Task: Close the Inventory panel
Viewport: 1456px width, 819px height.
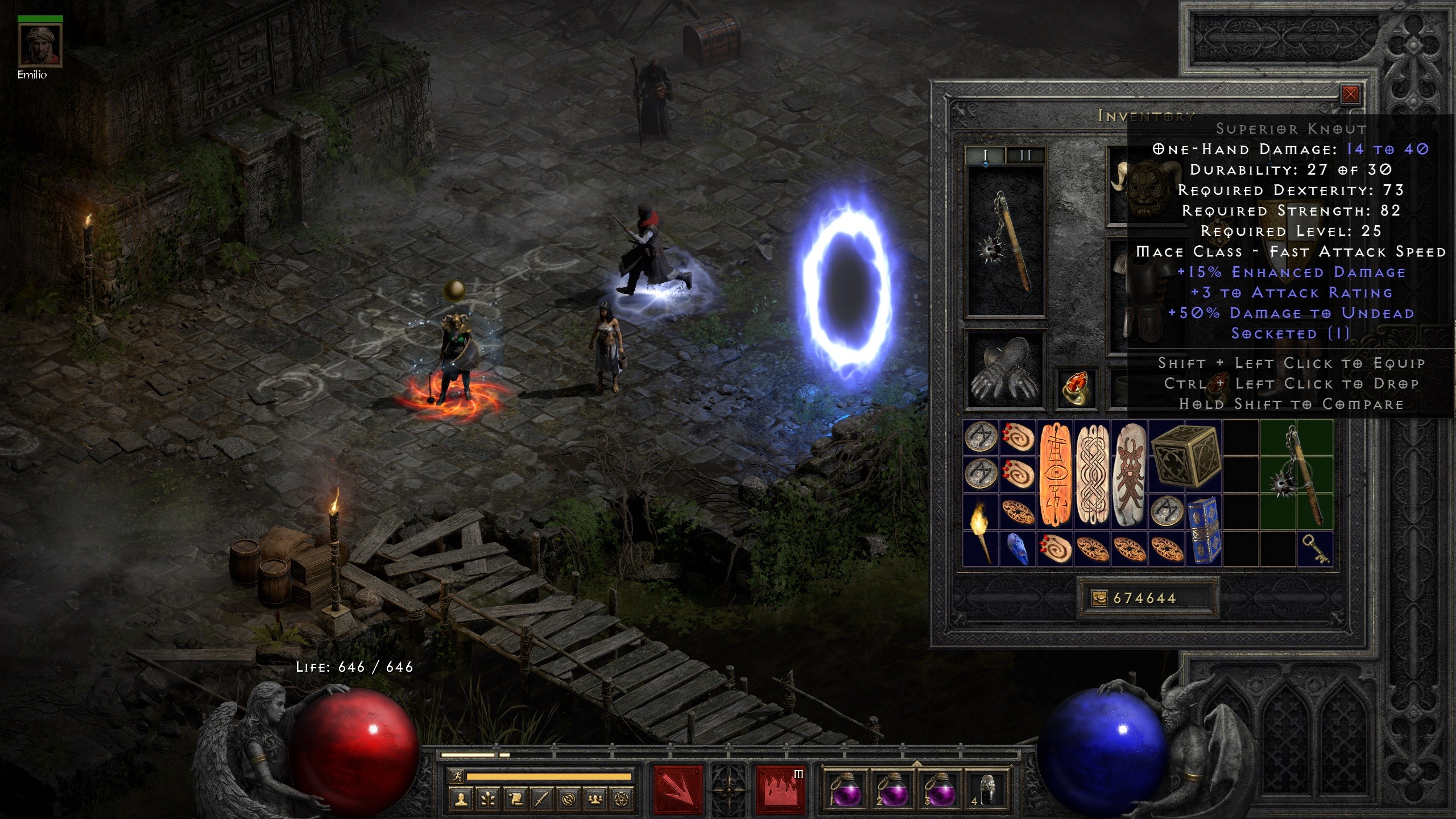Action: (x=1350, y=94)
